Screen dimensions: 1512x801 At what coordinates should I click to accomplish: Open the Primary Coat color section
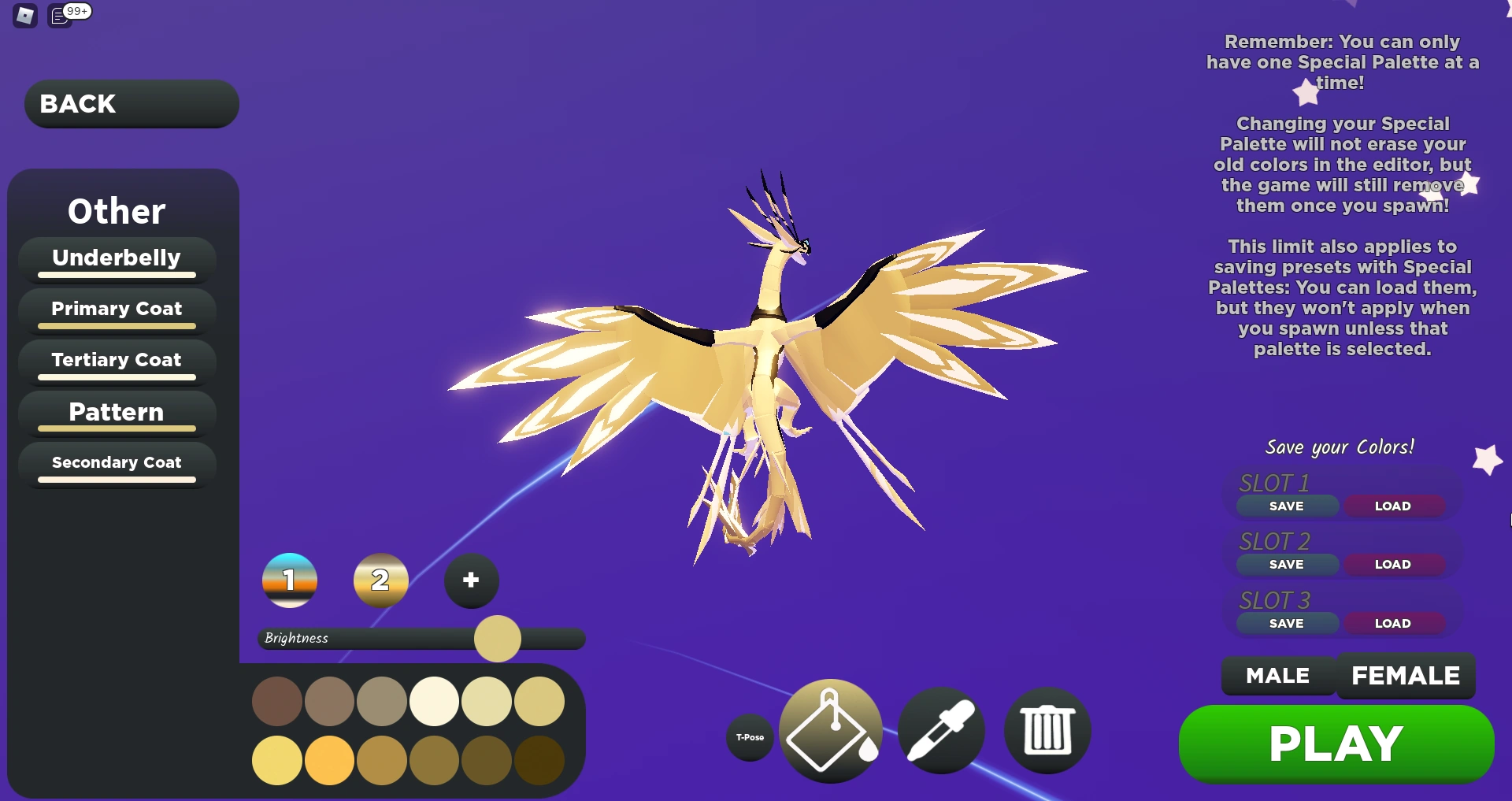tap(116, 309)
